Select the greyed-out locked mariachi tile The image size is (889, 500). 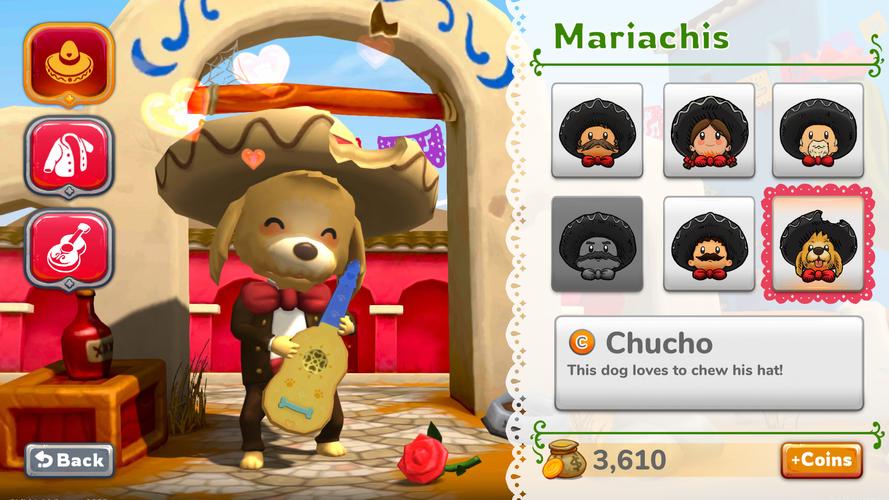coord(597,243)
